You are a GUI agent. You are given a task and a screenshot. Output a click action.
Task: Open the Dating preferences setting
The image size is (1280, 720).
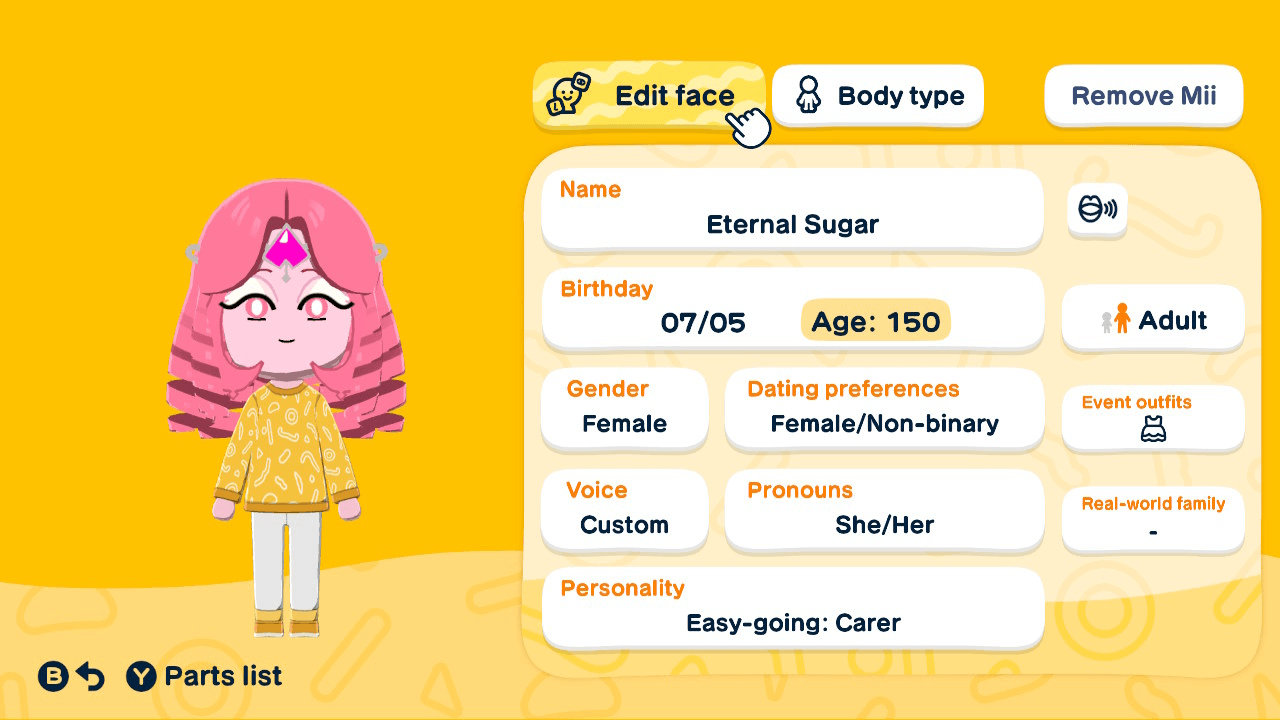[x=884, y=408]
